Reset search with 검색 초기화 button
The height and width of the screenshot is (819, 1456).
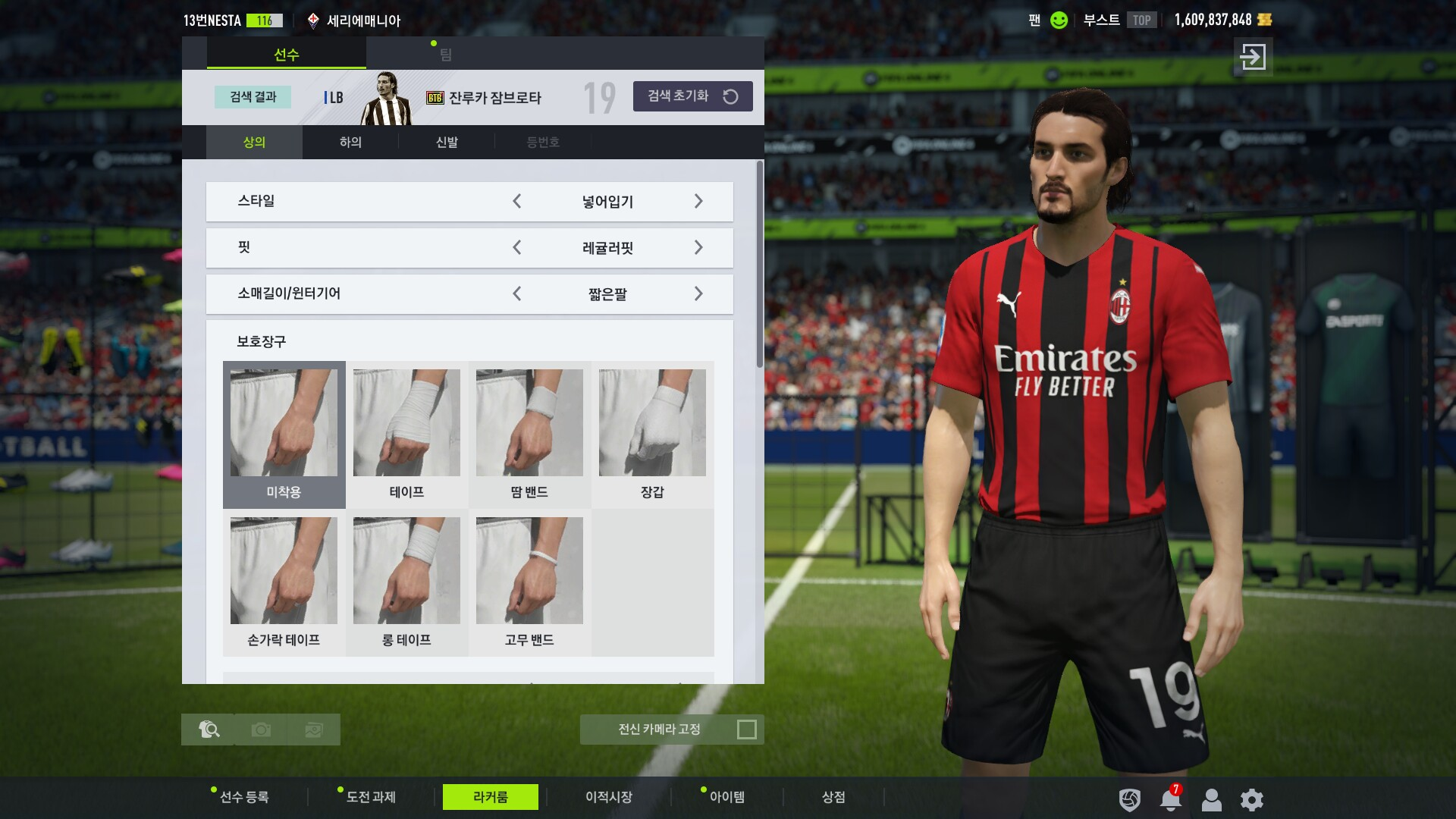(x=692, y=96)
